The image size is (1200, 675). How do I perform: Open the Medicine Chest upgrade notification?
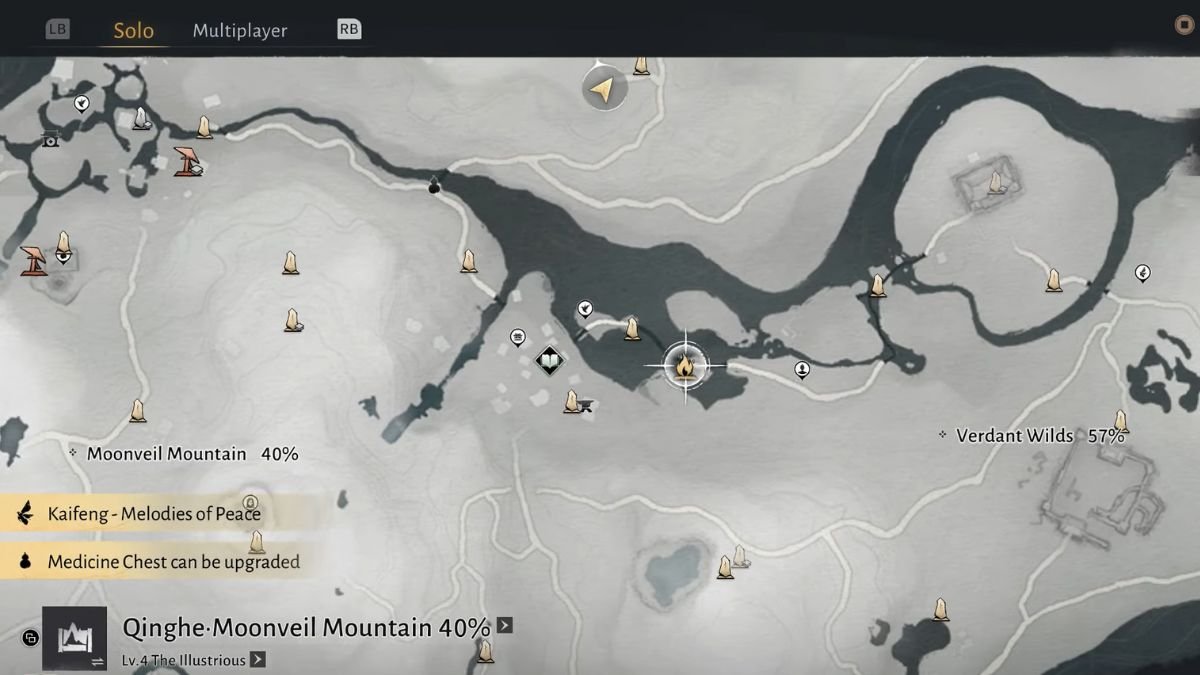(172, 562)
